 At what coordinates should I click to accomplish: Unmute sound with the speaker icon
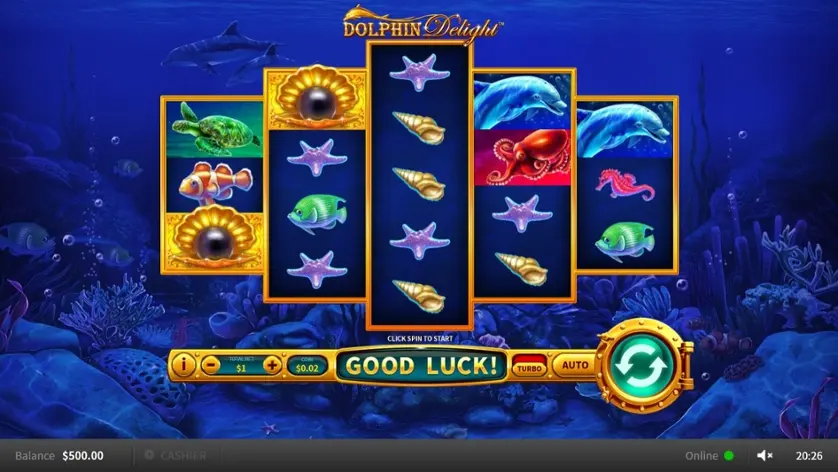tap(765, 455)
